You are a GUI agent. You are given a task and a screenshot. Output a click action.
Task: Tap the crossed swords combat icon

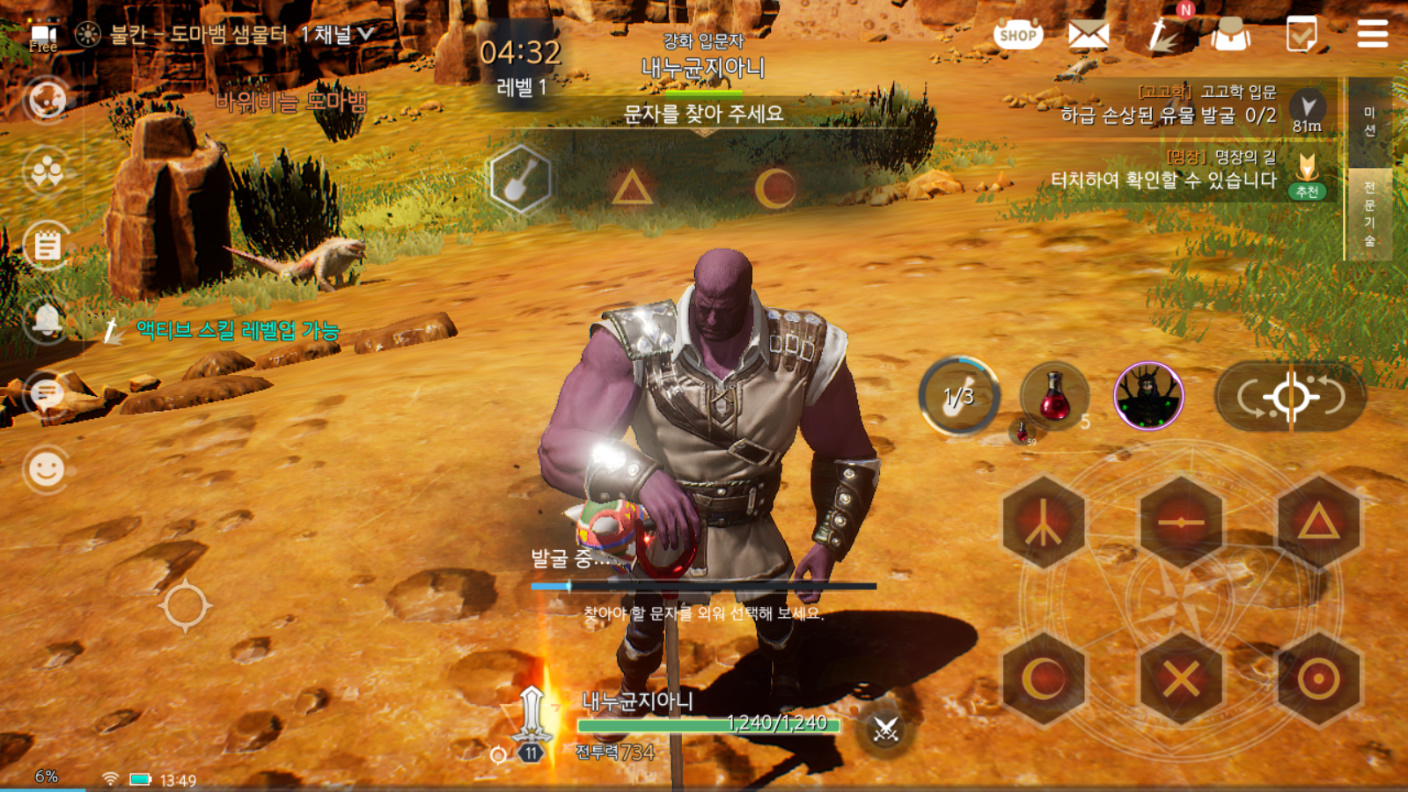pos(884,729)
